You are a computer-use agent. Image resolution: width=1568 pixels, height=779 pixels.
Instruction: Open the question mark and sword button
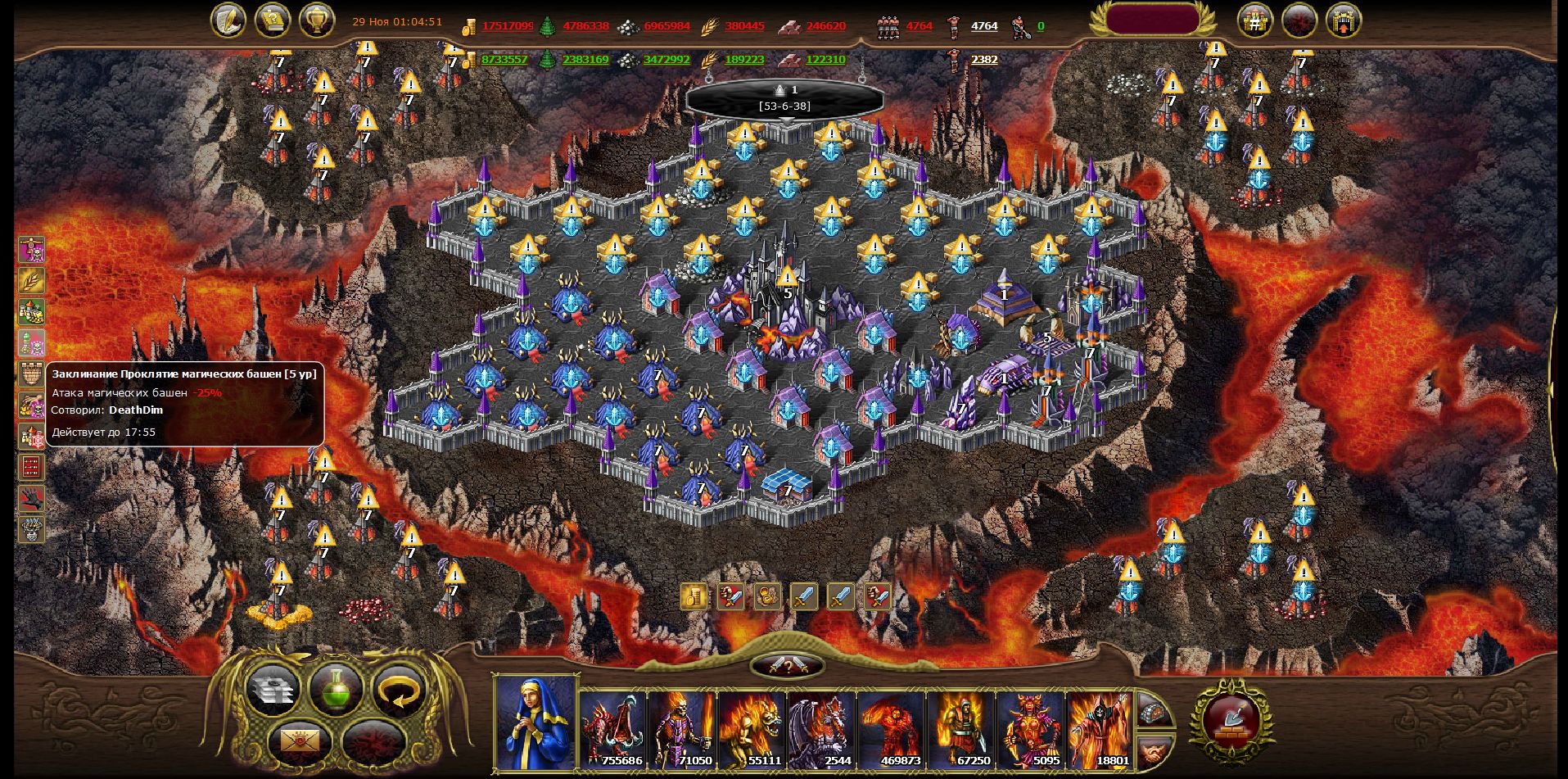point(787,665)
